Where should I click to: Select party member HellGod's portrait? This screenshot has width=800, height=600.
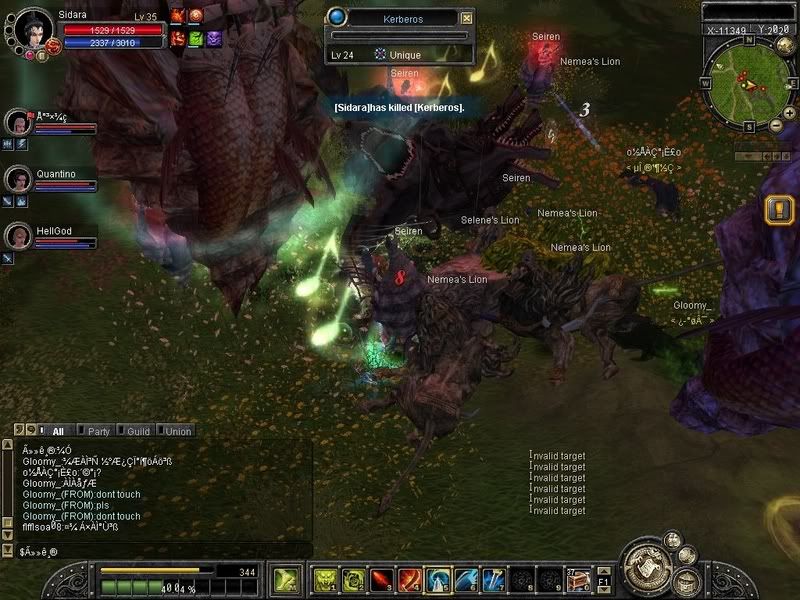(x=18, y=236)
